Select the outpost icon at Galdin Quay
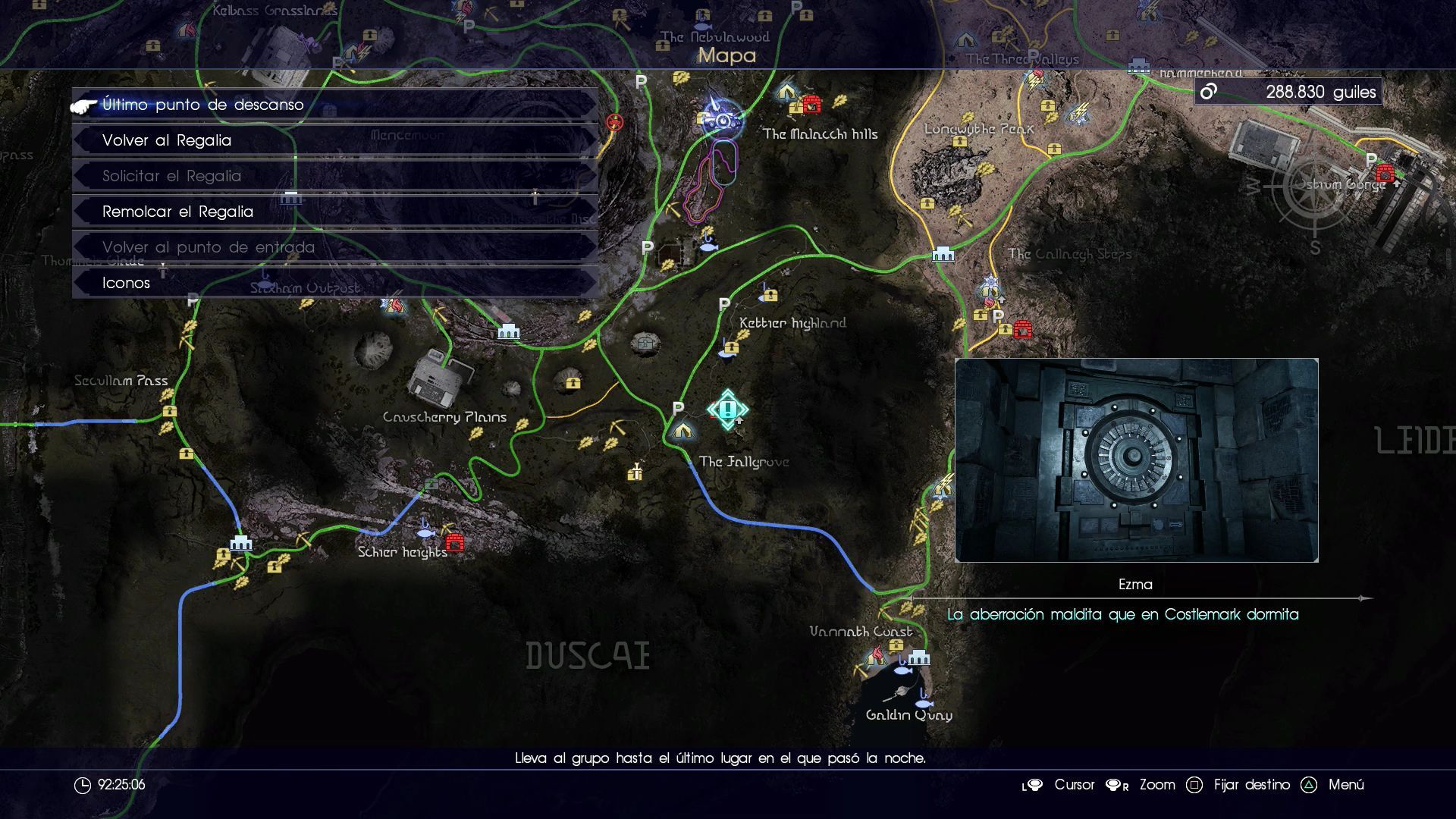 click(919, 657)
